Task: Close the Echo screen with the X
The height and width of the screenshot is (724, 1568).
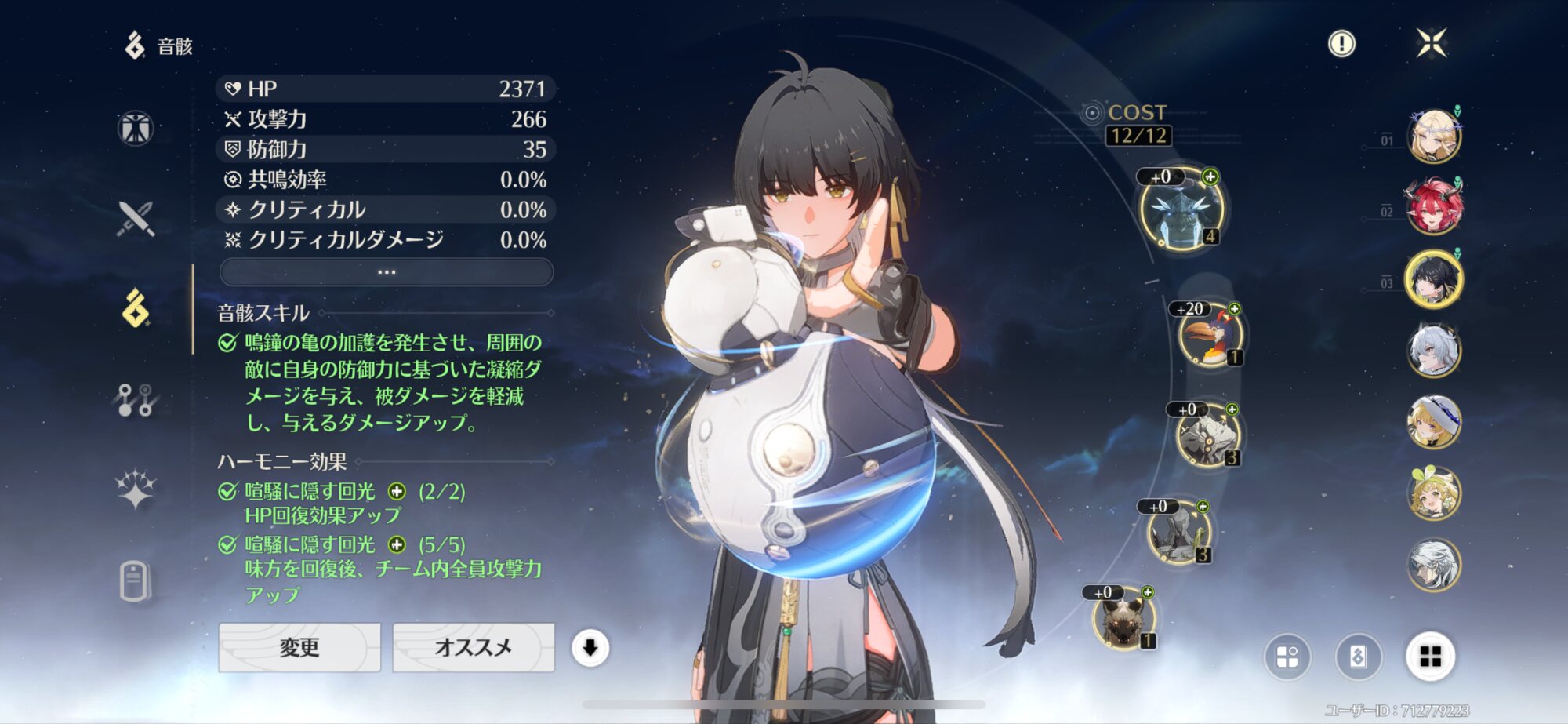Action: pos(1432,43)
